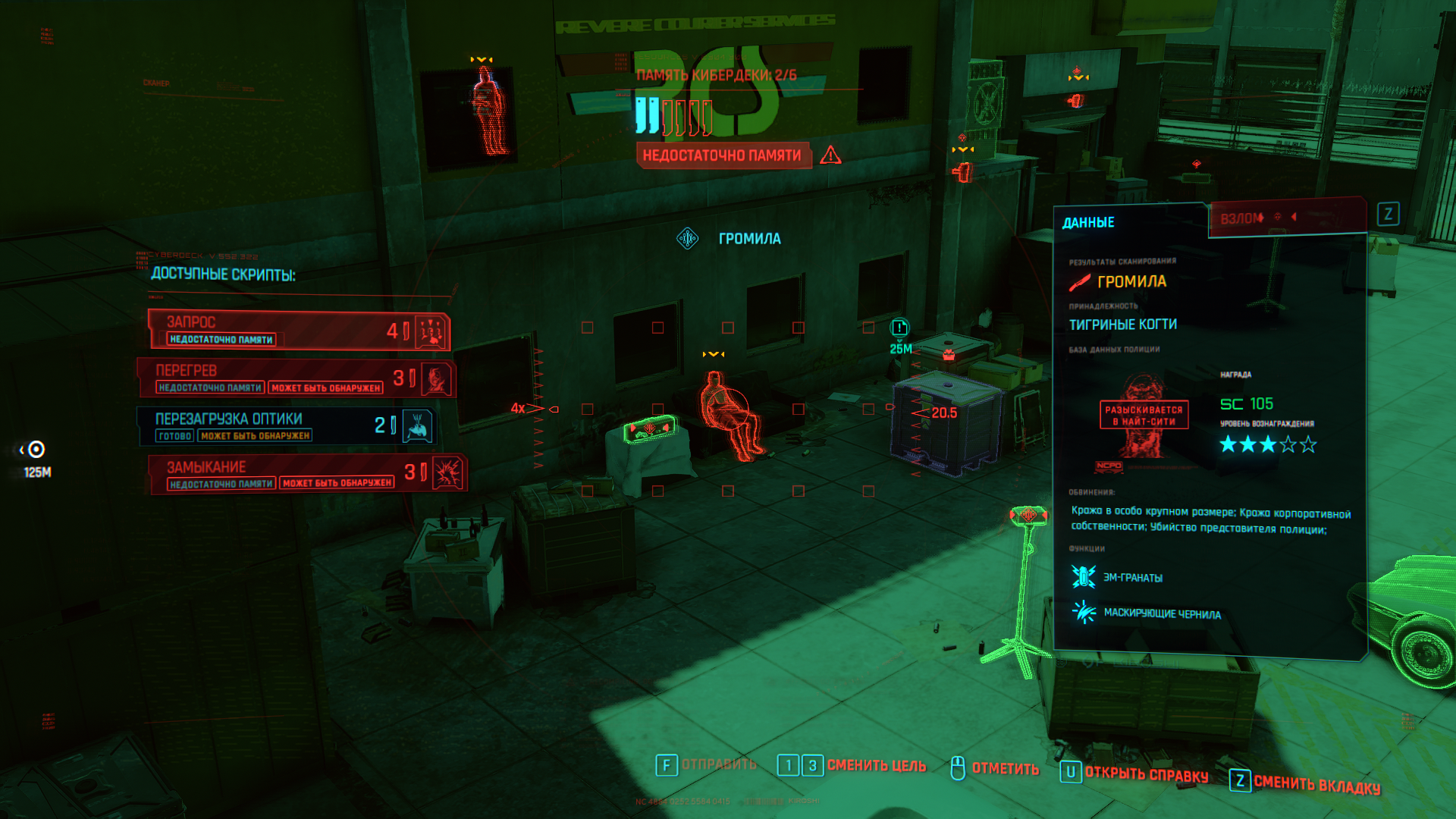Screen dimensions: 1456x819
Task: Click the Сменить вкладку option
Action: point(1316,784)
